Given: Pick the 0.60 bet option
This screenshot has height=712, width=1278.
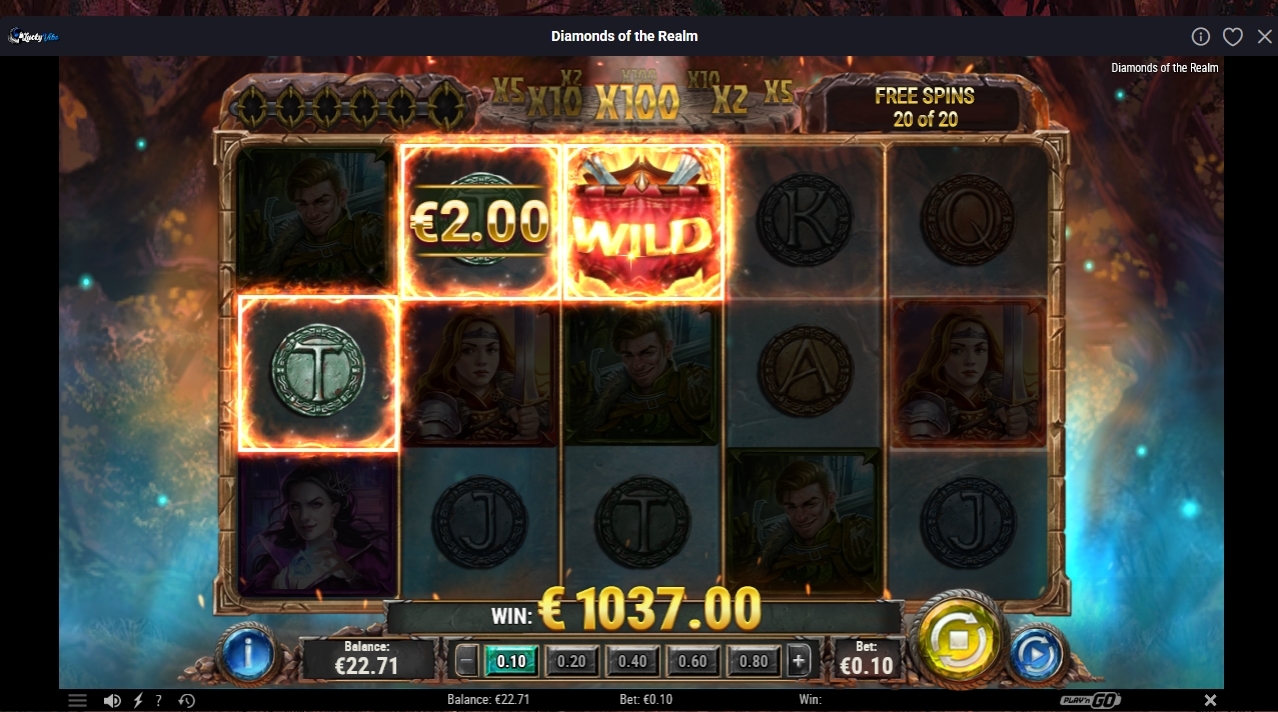Looking at the screenshot, I should pyautogui.click(x=692, y=661).
